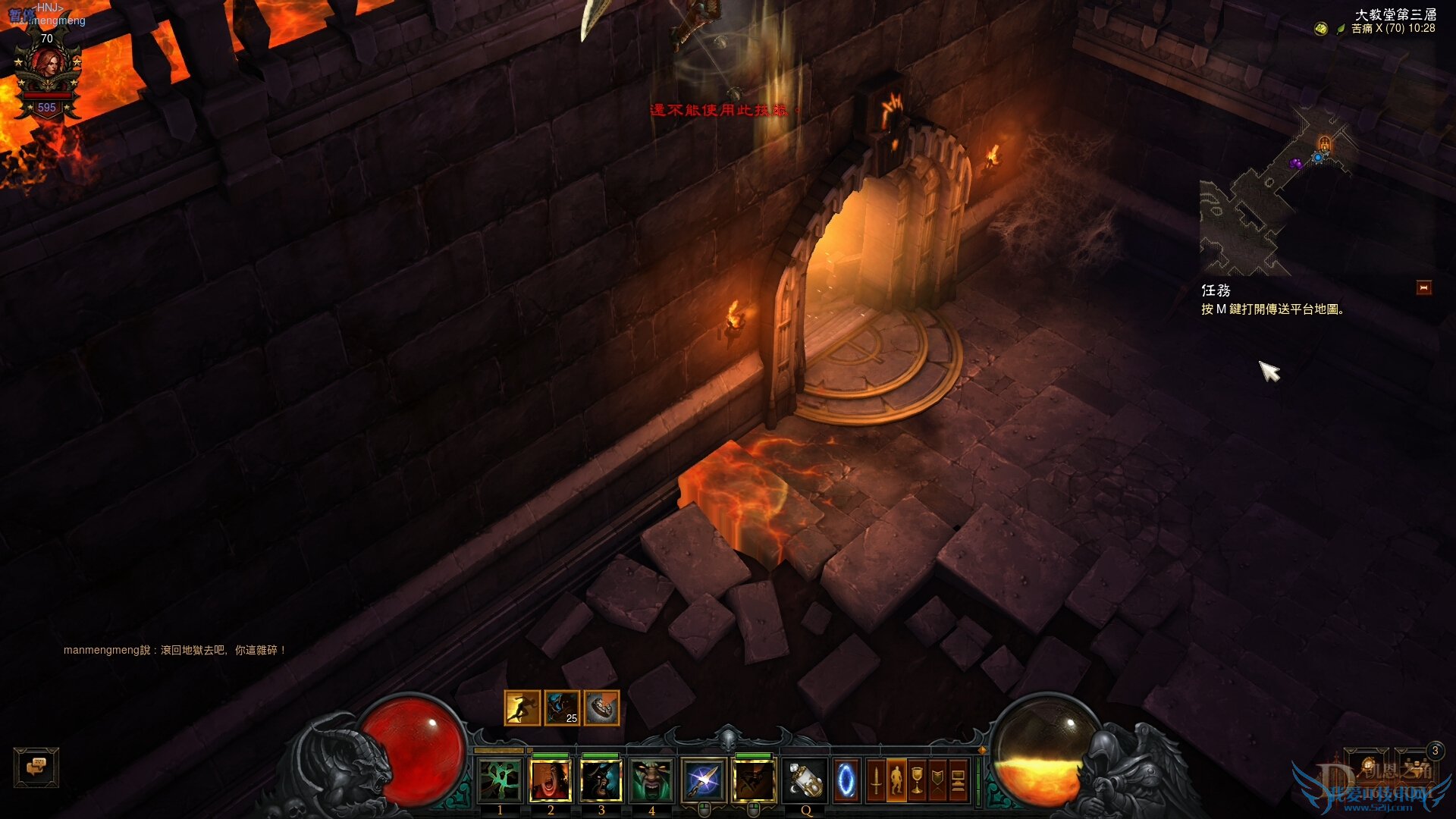Select the glowing spear left-mouse skill
Screen dimensions: 1456x819
(x=704, y=781)
